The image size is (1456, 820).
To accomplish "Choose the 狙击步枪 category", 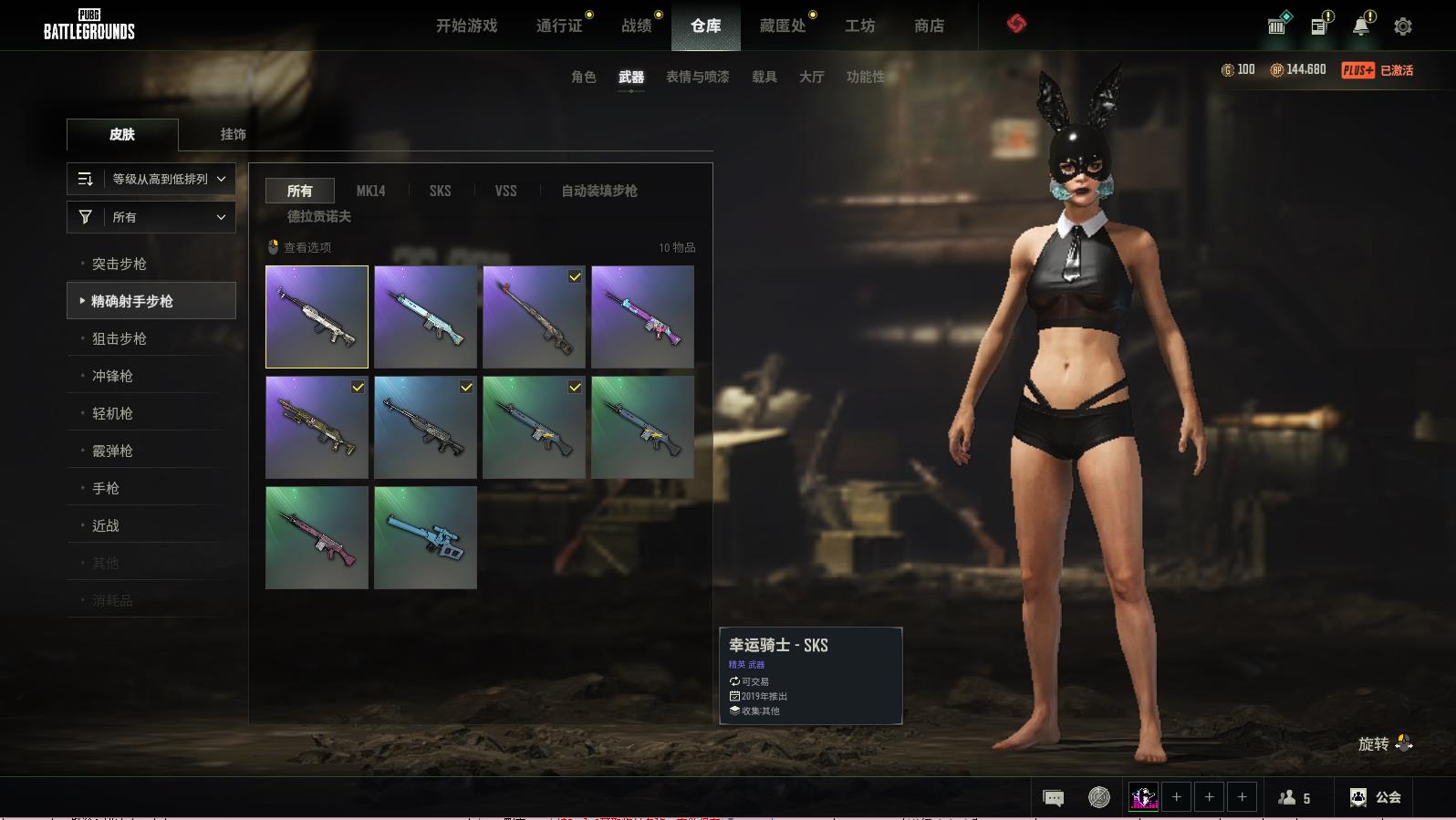I will click(120, 338).
